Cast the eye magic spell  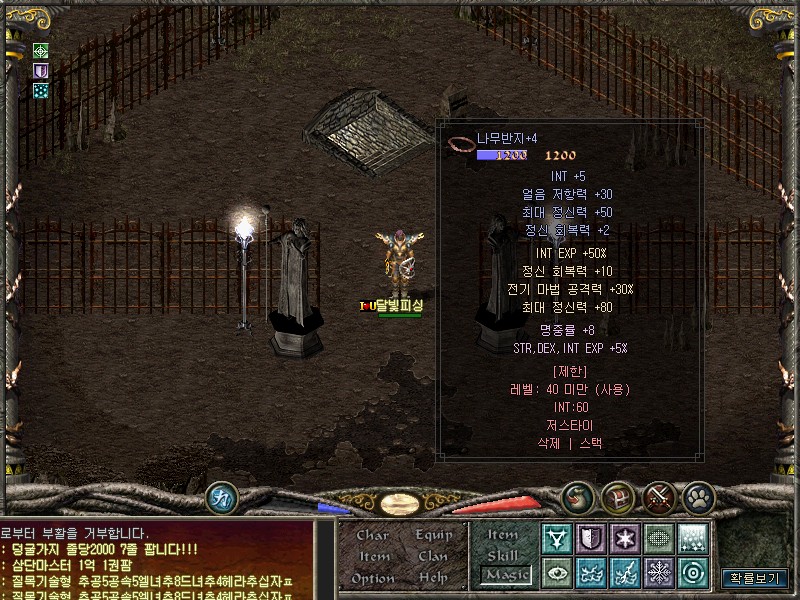[x=557, y=573]
